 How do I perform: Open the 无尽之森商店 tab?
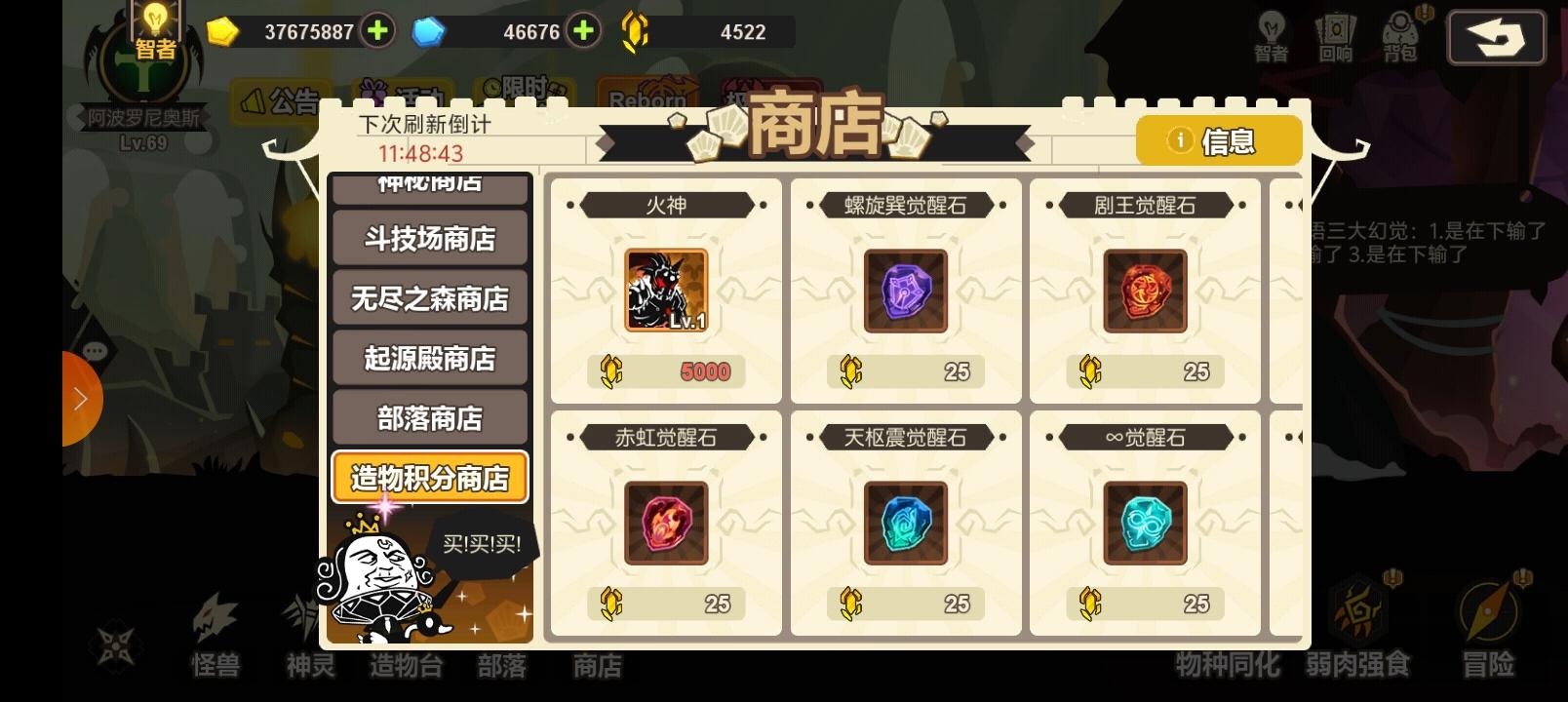point(429,298)
